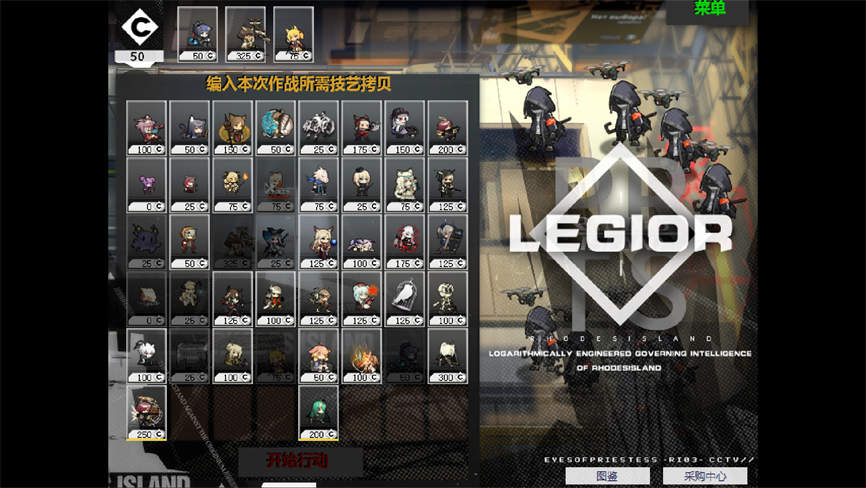Pick the 175-cost red-horned operator in top row

pyautogui.click(x=361, y=127)
